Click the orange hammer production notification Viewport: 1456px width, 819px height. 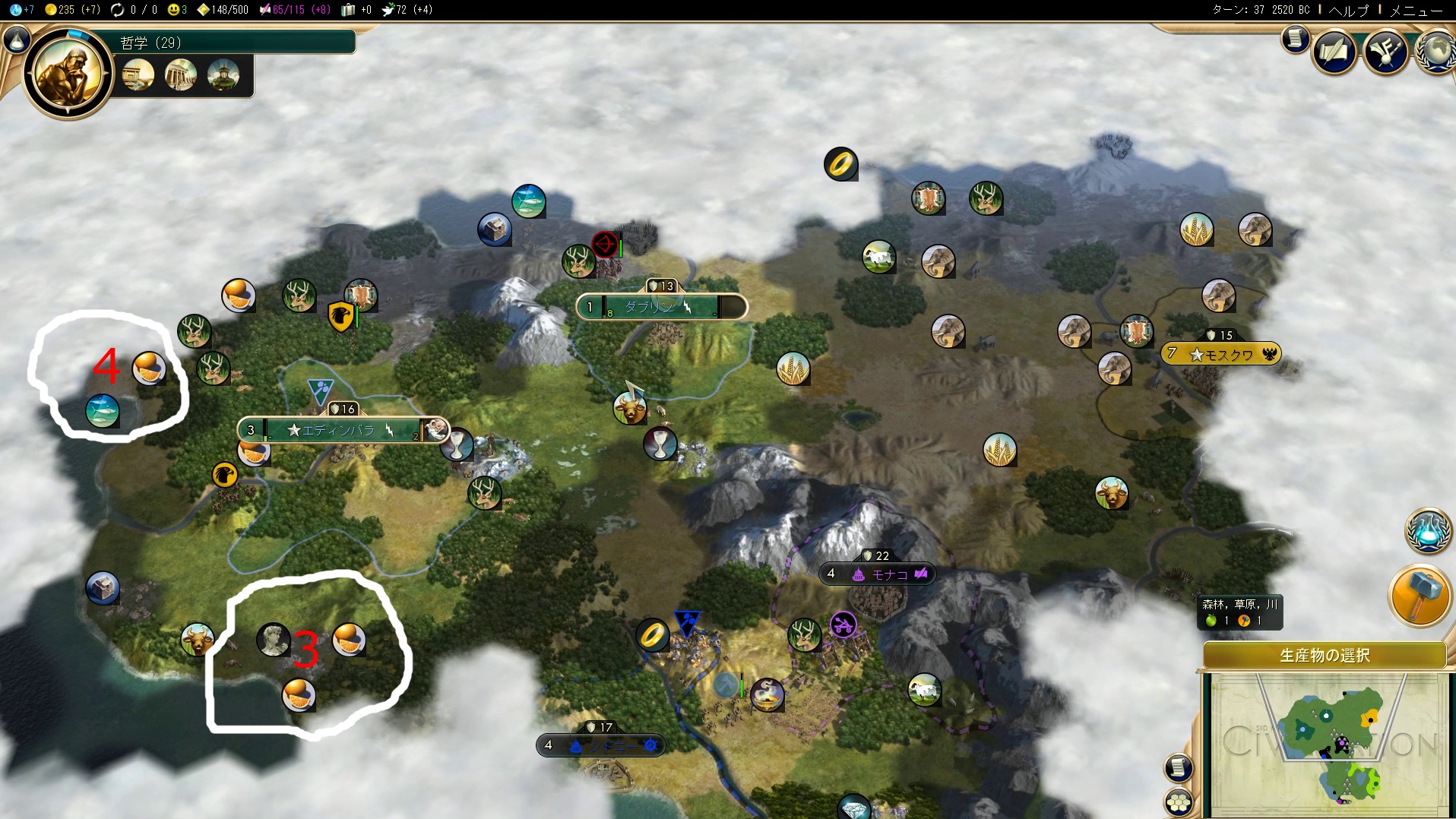tap(1419, 596)
